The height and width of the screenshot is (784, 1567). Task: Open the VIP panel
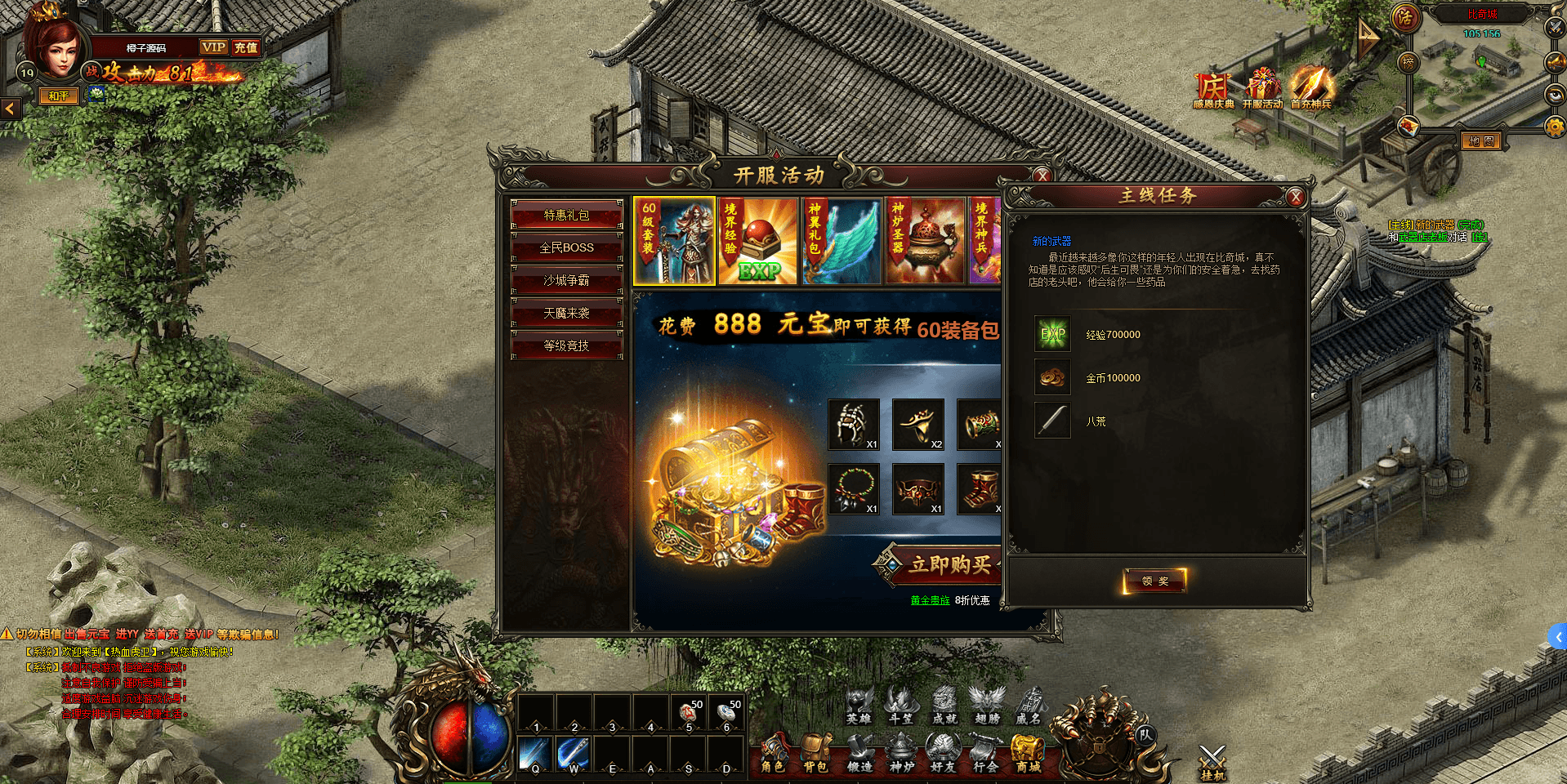tap(214, 47)
